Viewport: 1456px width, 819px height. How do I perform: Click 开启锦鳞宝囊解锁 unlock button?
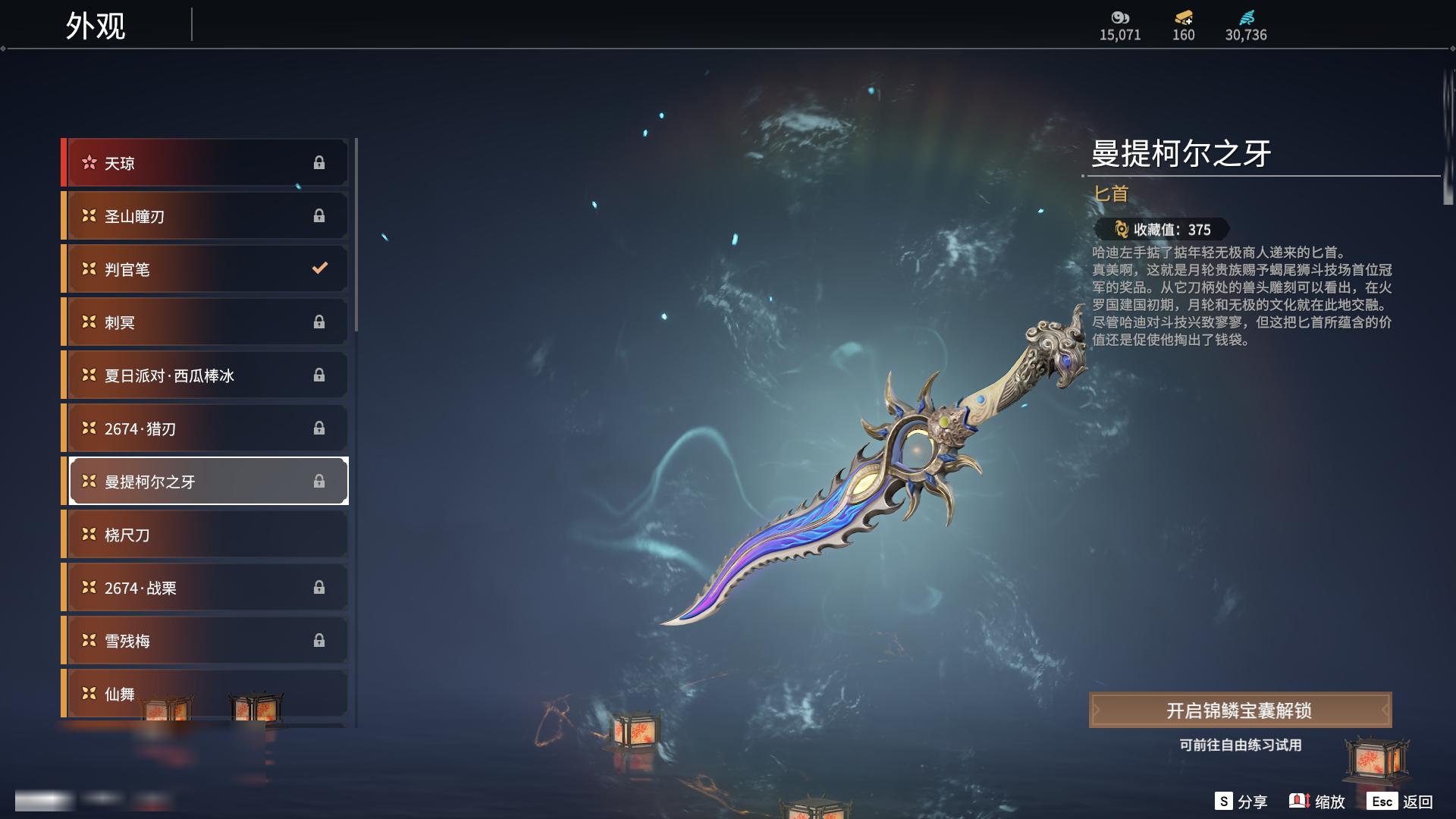[1240, 711]
